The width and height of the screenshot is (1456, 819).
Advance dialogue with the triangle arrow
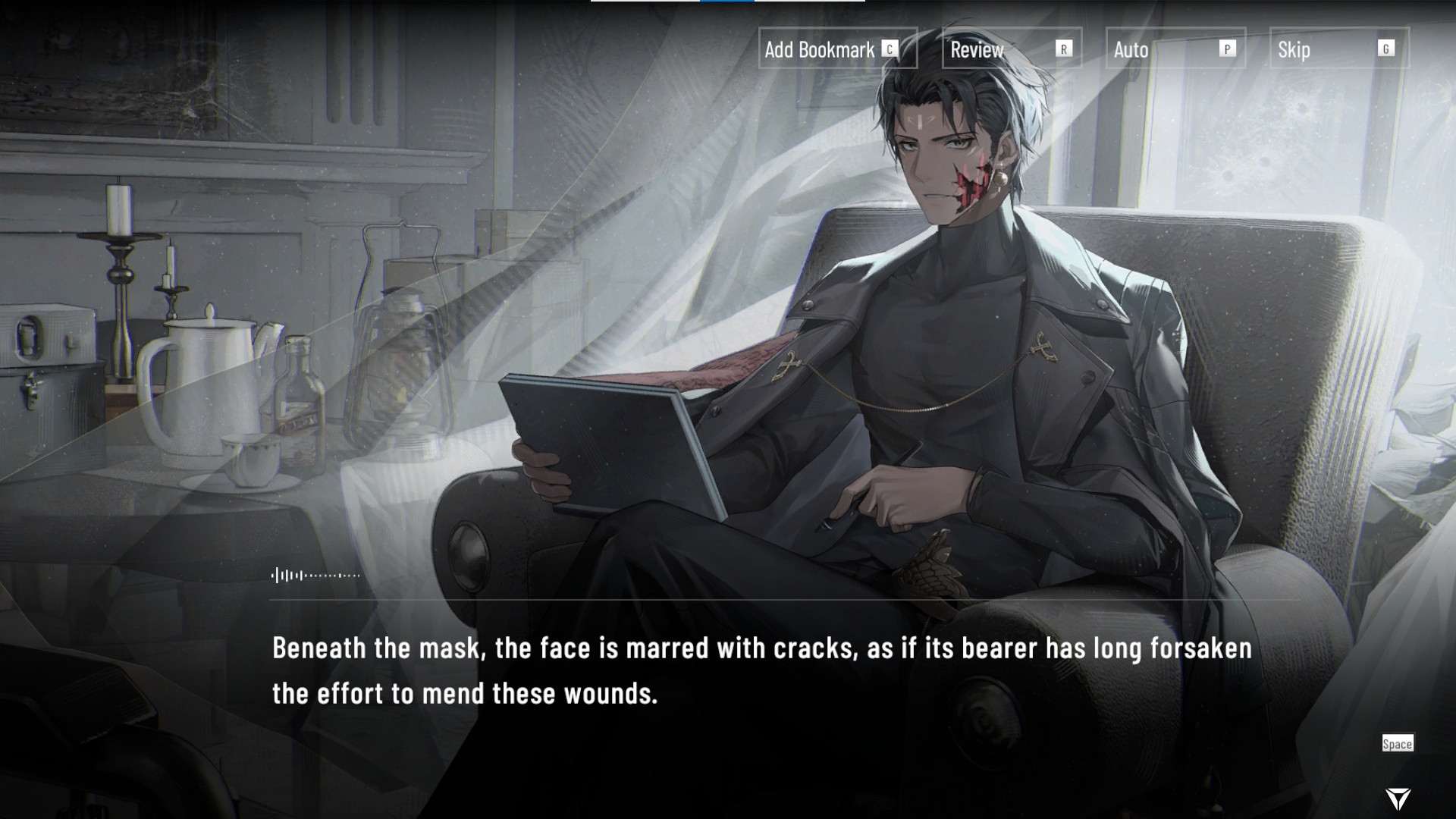[x=1398, y=798]
